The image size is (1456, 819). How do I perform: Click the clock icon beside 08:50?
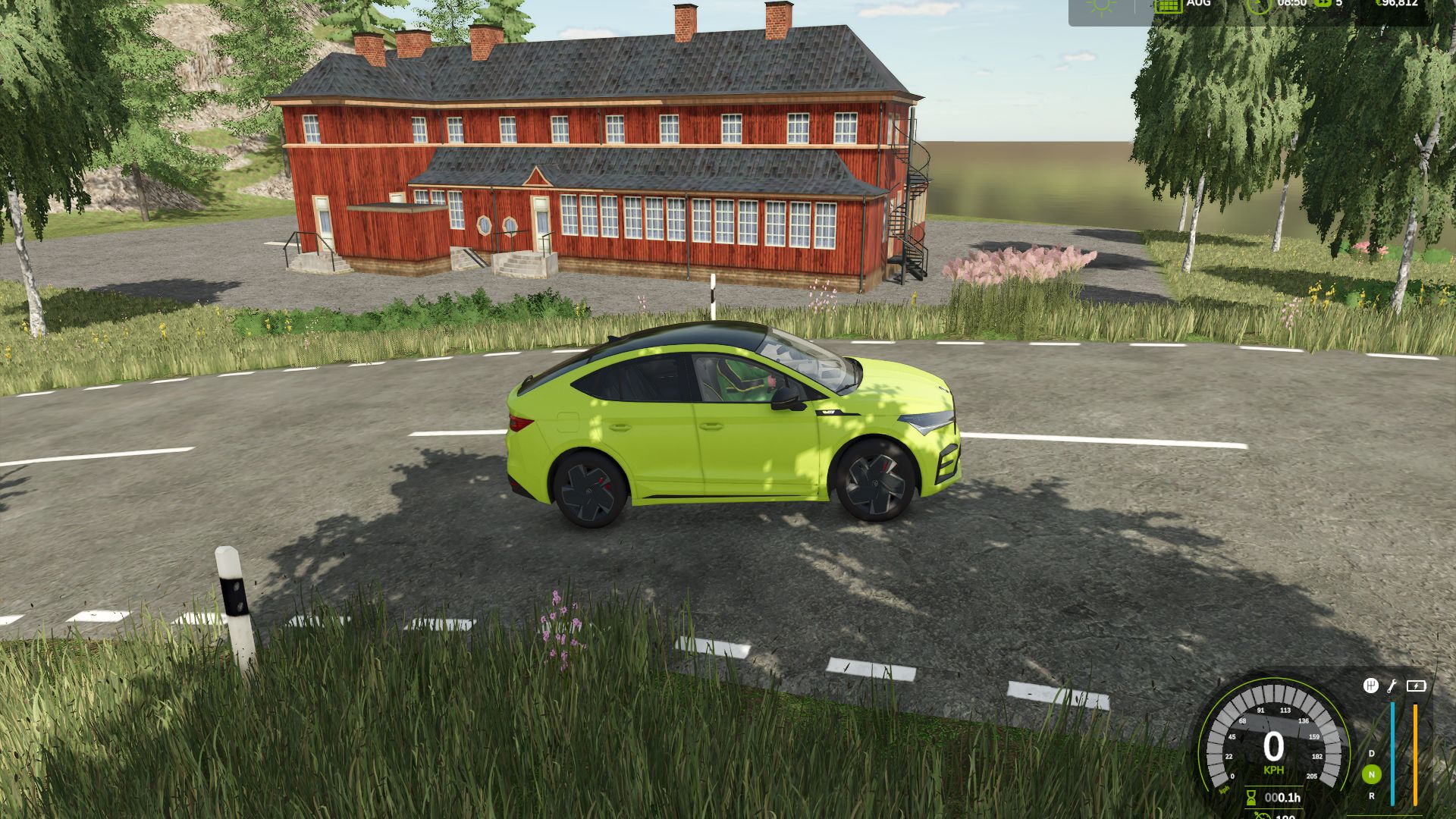(x=1258, y=8)
